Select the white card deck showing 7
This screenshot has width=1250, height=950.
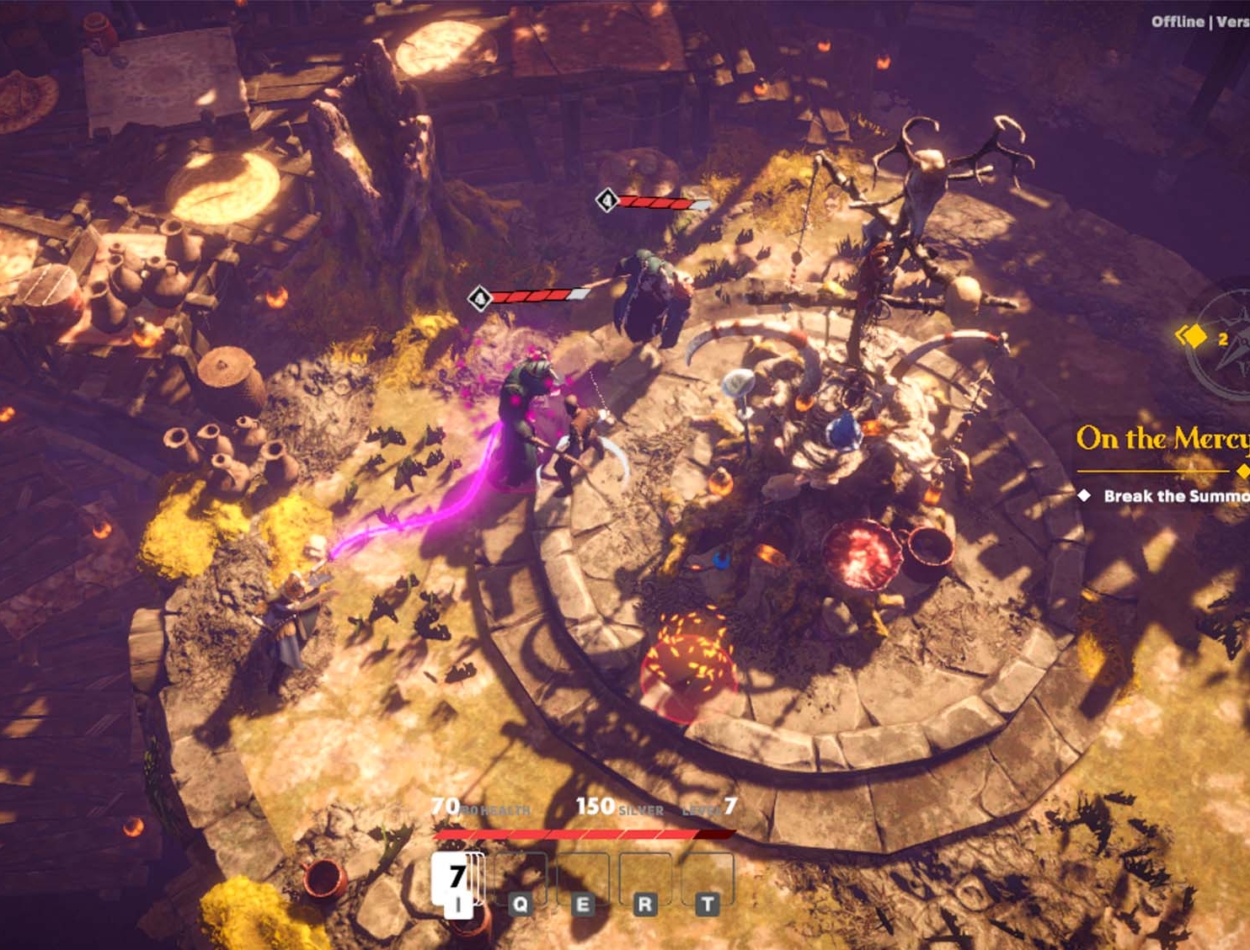coord(456,878)
